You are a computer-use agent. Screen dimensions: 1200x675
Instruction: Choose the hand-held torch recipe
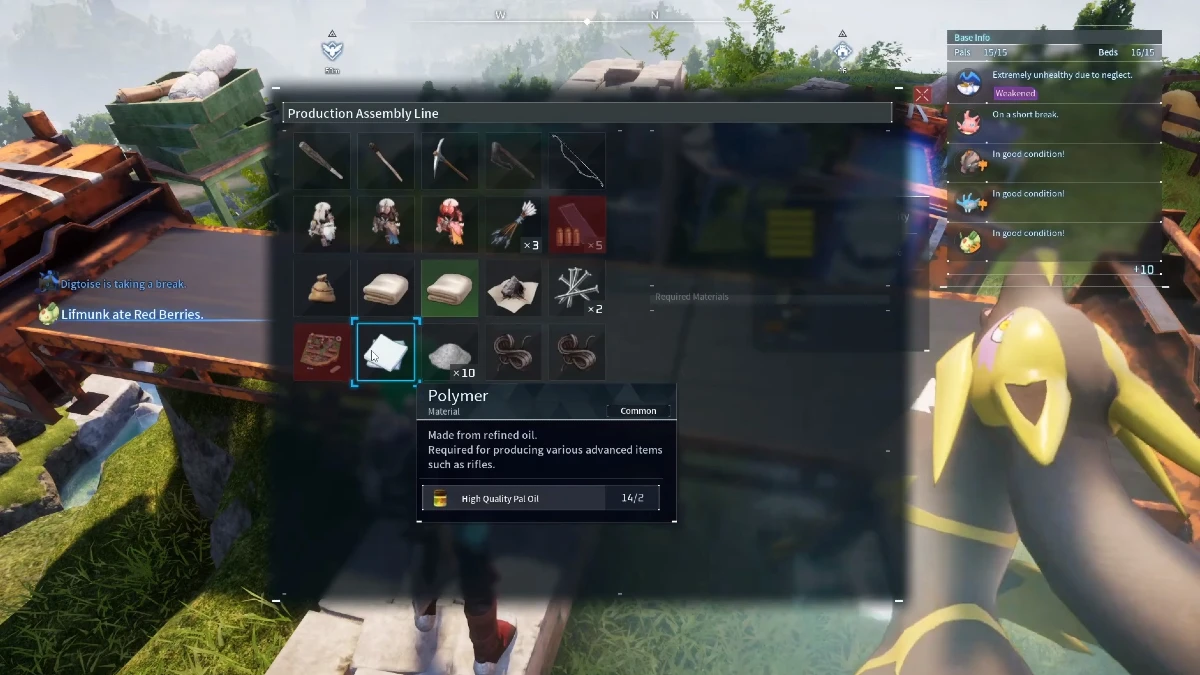(x=386, y=160)
